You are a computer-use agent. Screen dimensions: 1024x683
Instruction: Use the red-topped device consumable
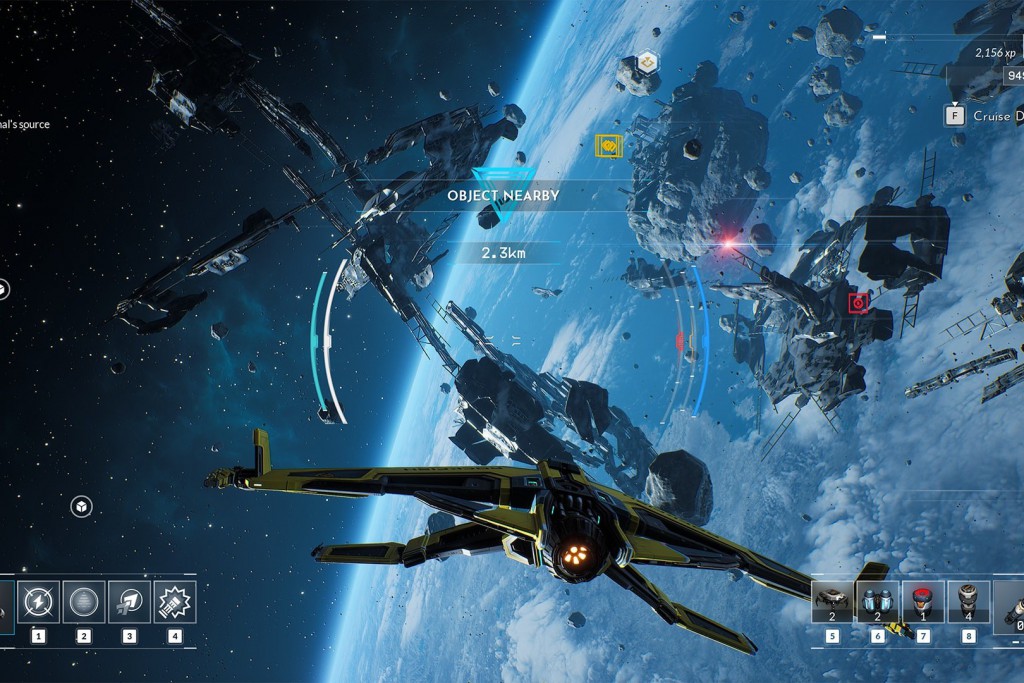click(923, 602)
